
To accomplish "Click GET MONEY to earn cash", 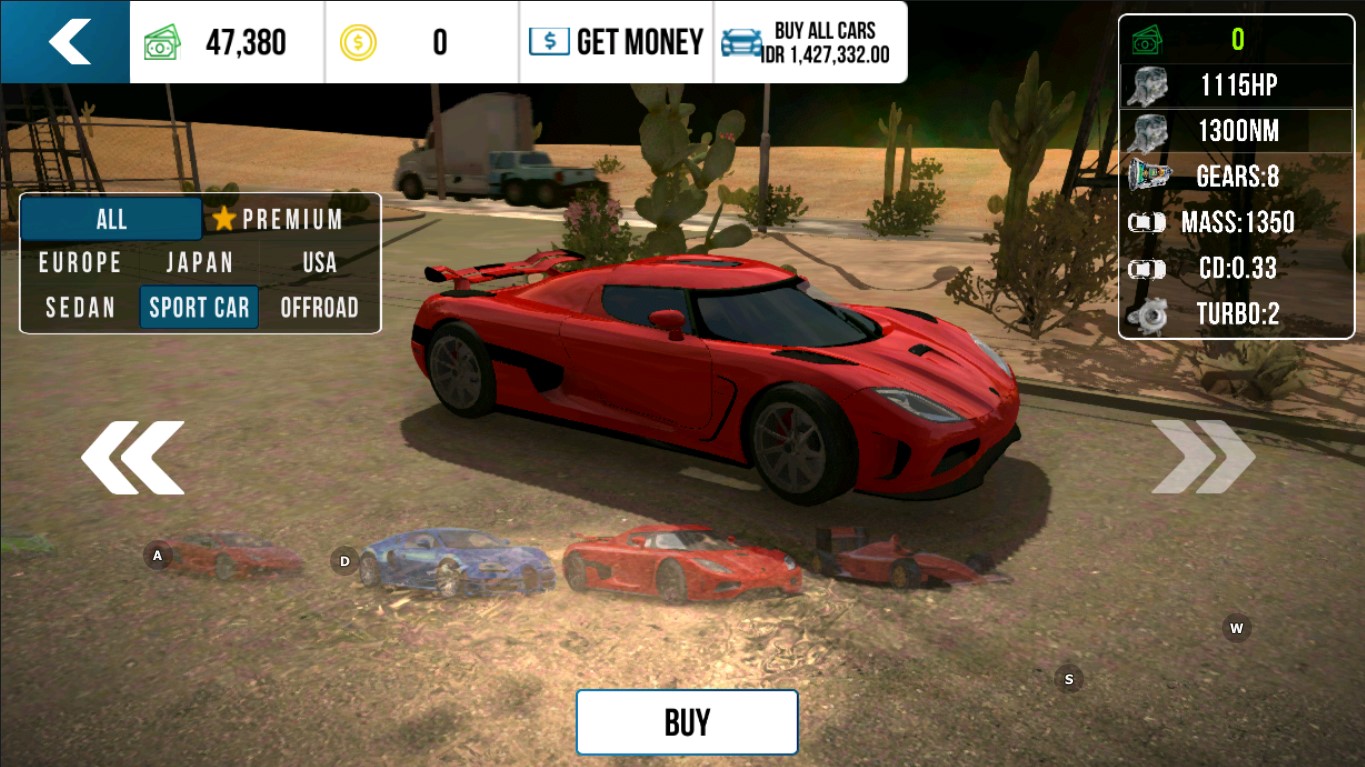I will point(615,41).
